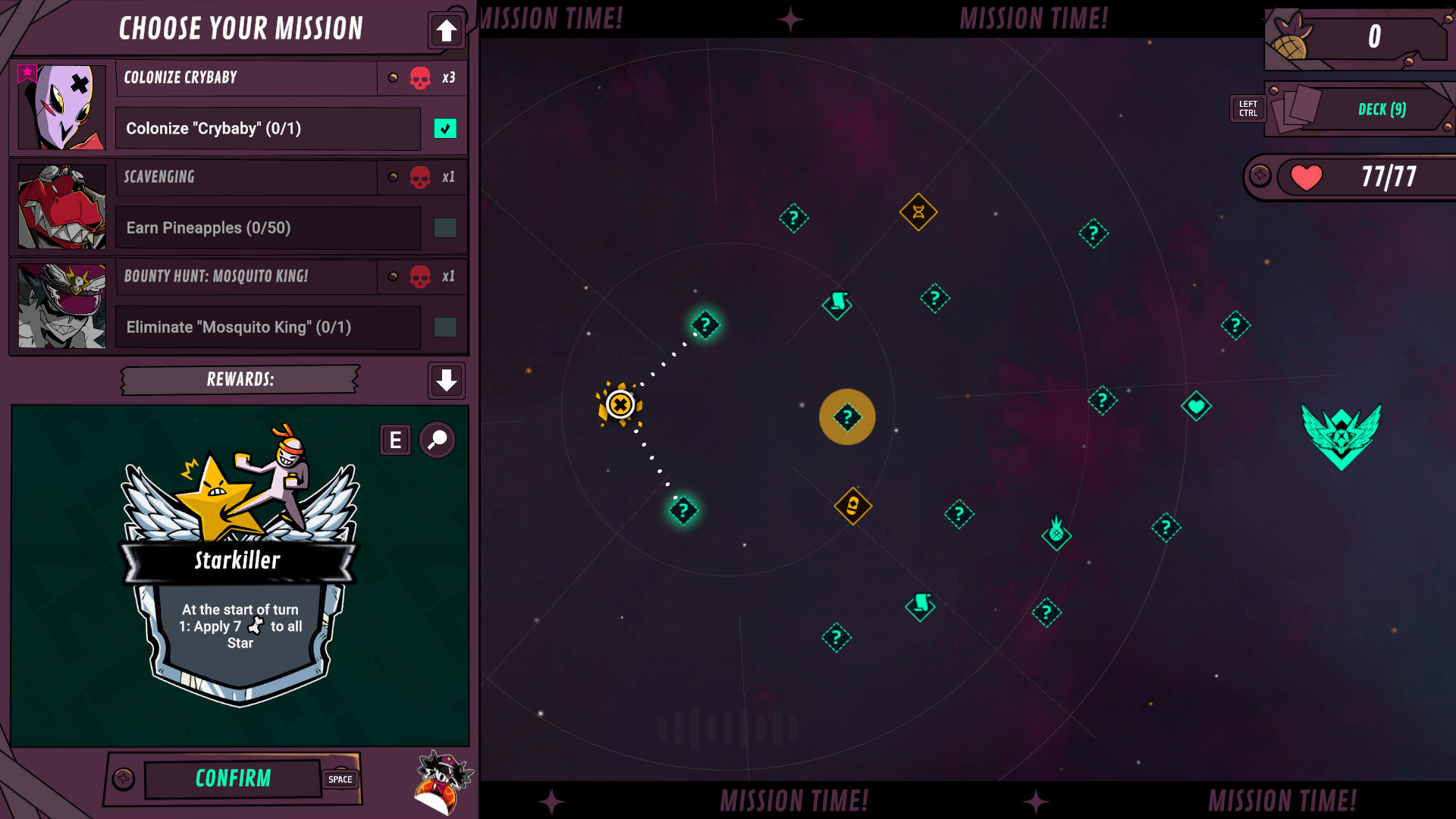Image resolution: width=1456 pixels, height=819 pixels.
Task: Click the Crybaby character portrait
Action: pyautogui.click(x=61, y=108)
